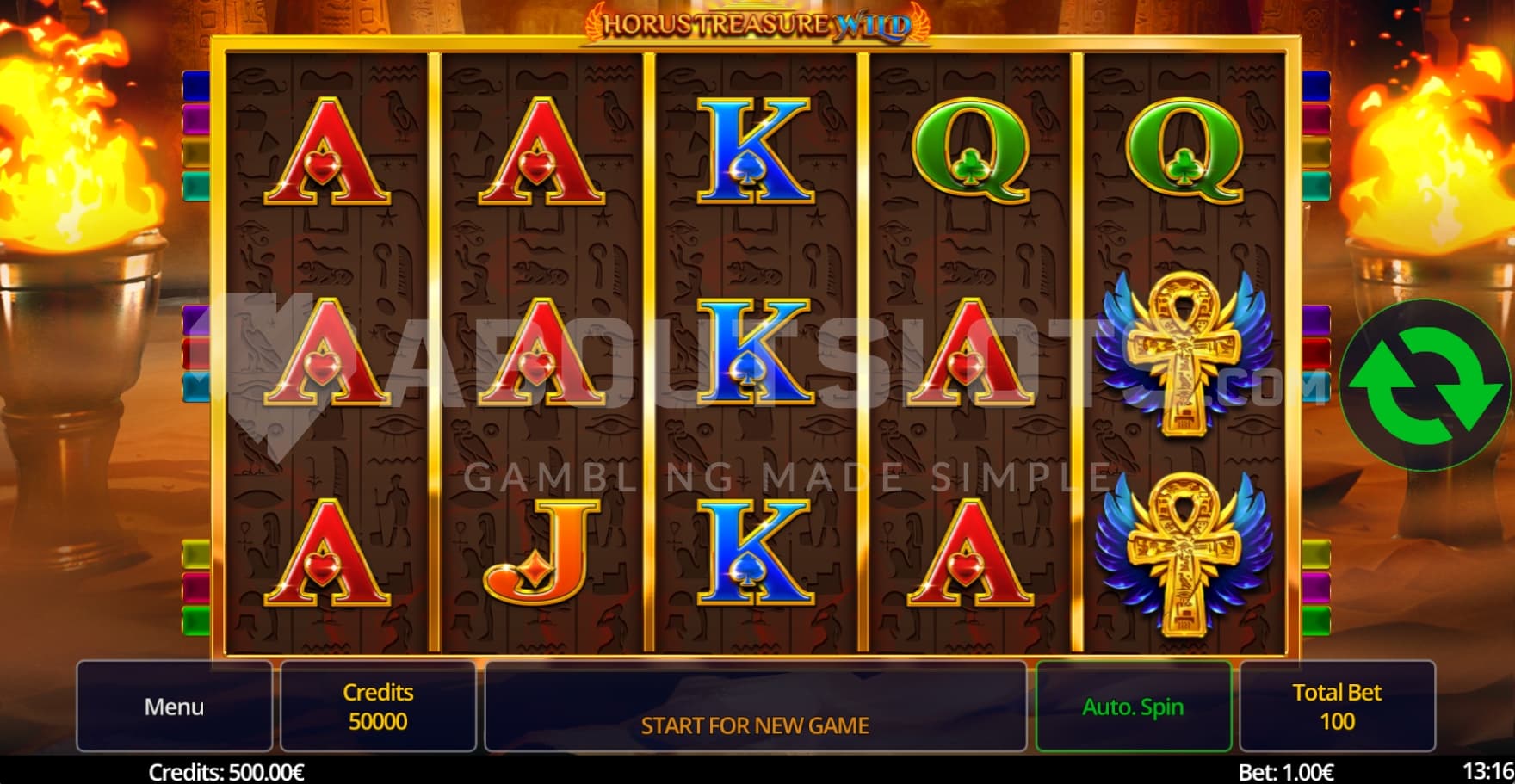Open the Menu button
This screenshot has width=1515, height=784.
click(174, 707)
